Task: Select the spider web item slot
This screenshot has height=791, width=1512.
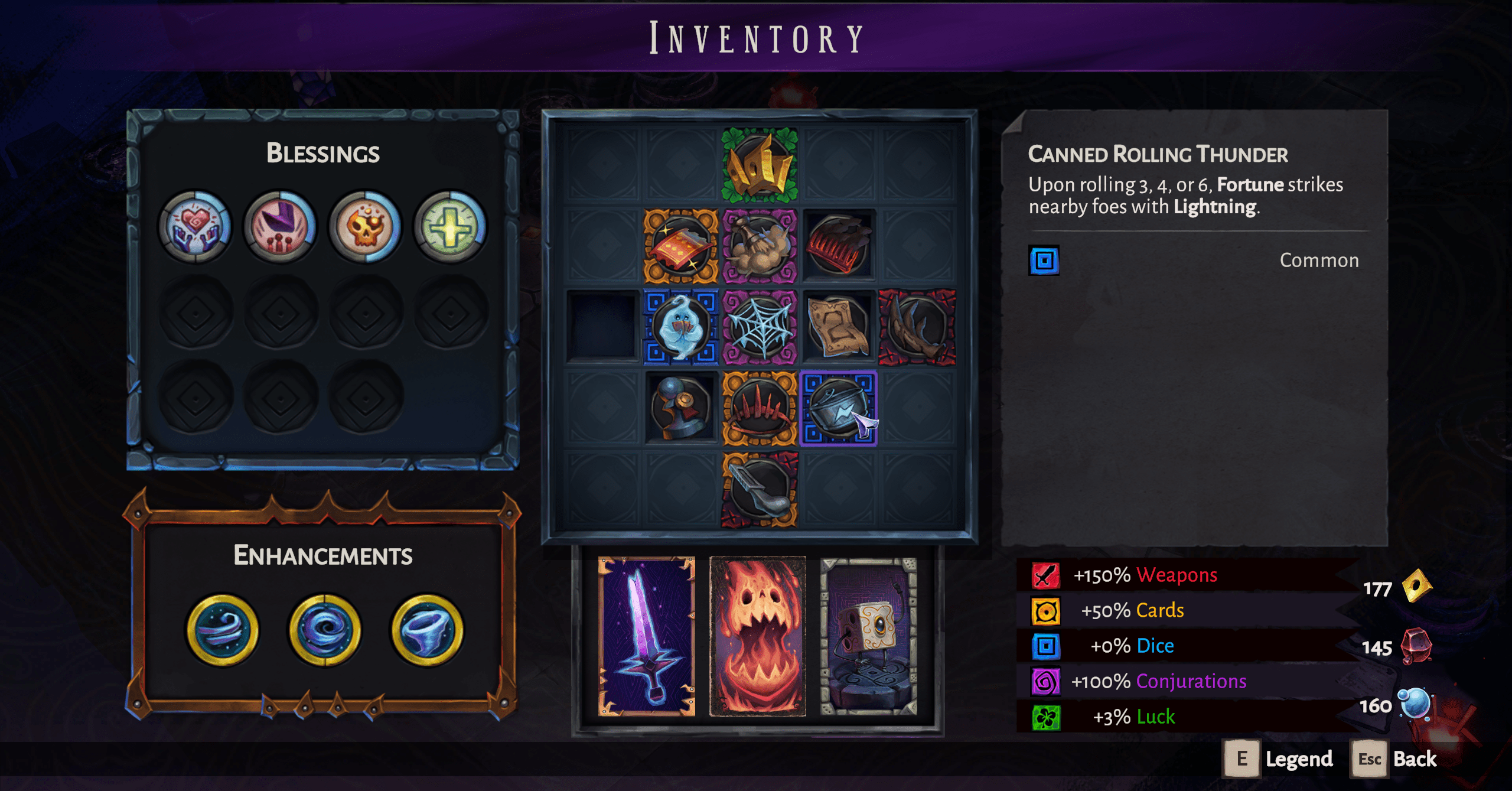Action: (x=760, y=327)
